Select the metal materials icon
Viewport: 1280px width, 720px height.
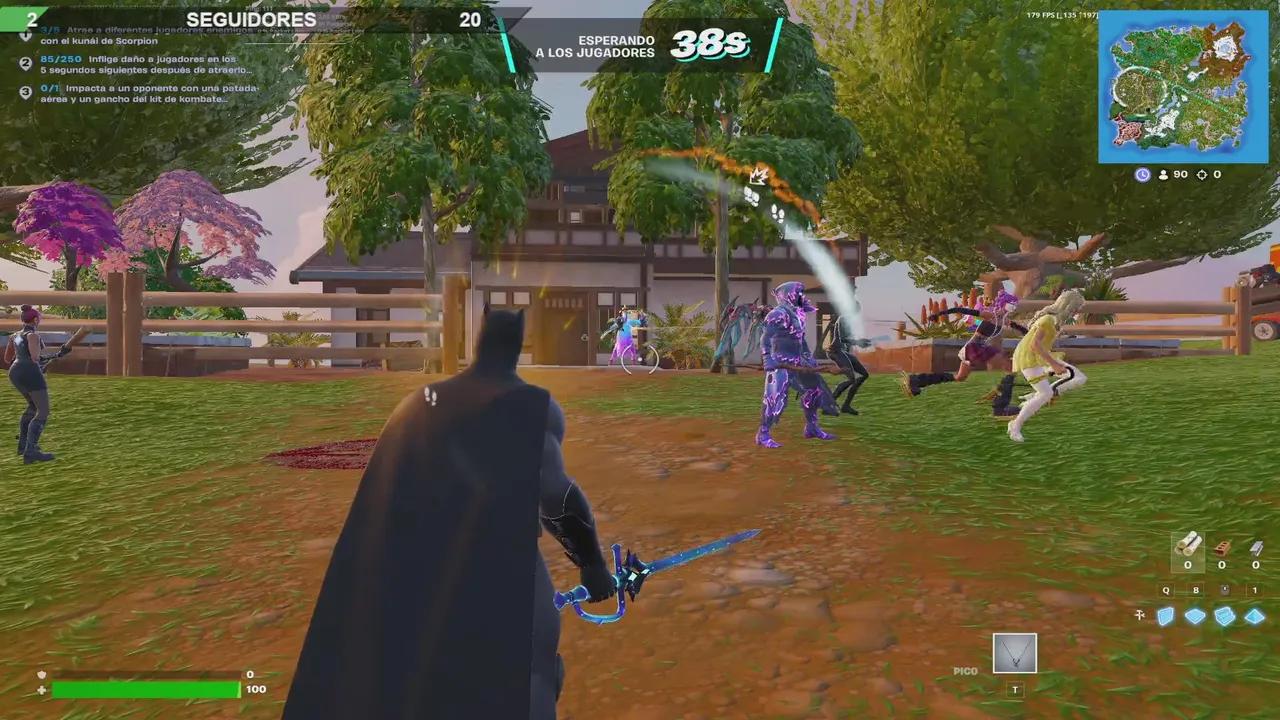click(1256, 548)
